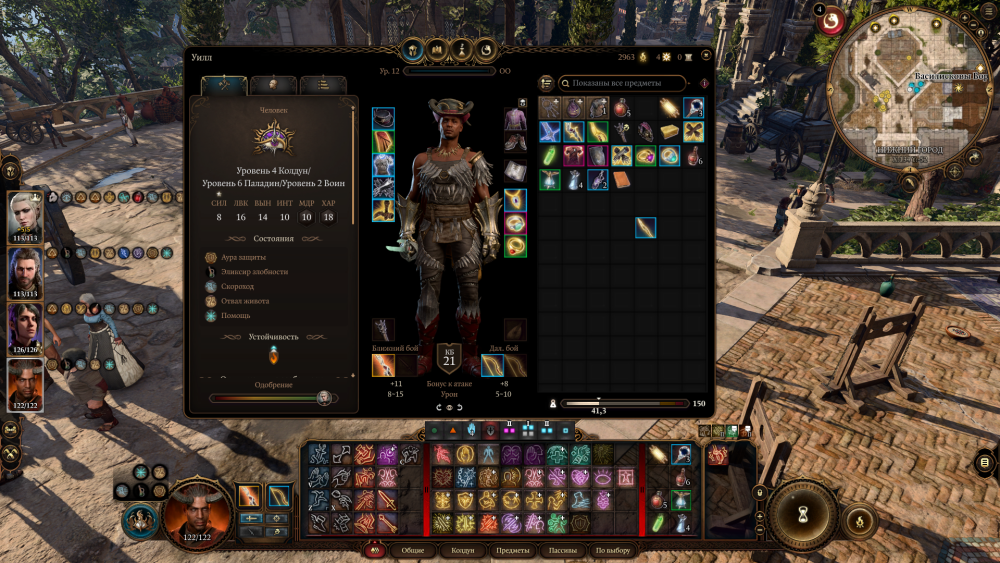Select the equipped hat slot

pos(383,118)
